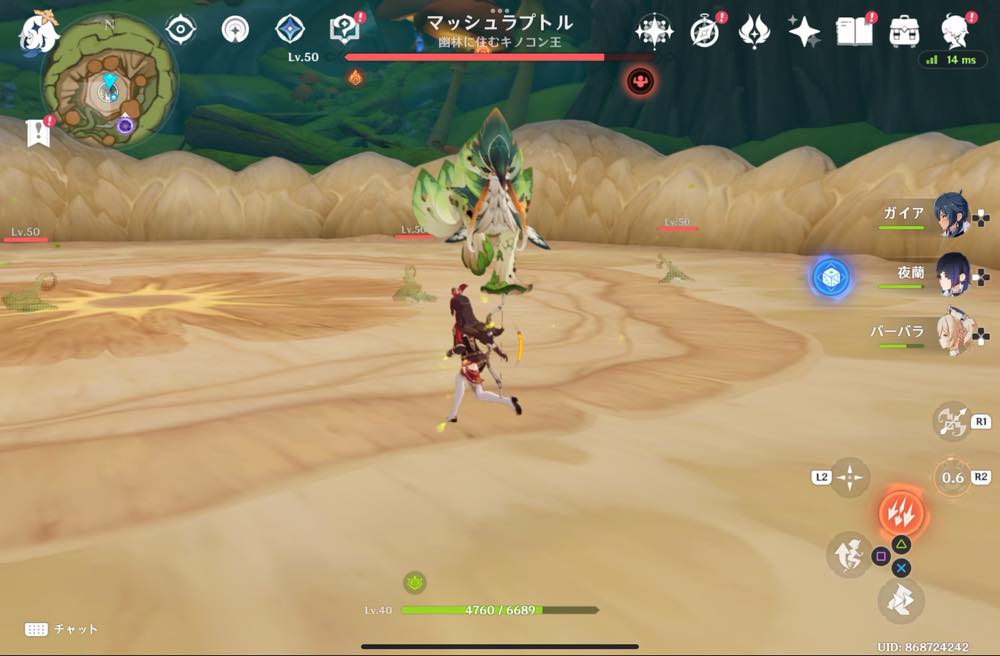
Task: Activate the glowing orange fiery arrows burst
Action: pos(901,512)
